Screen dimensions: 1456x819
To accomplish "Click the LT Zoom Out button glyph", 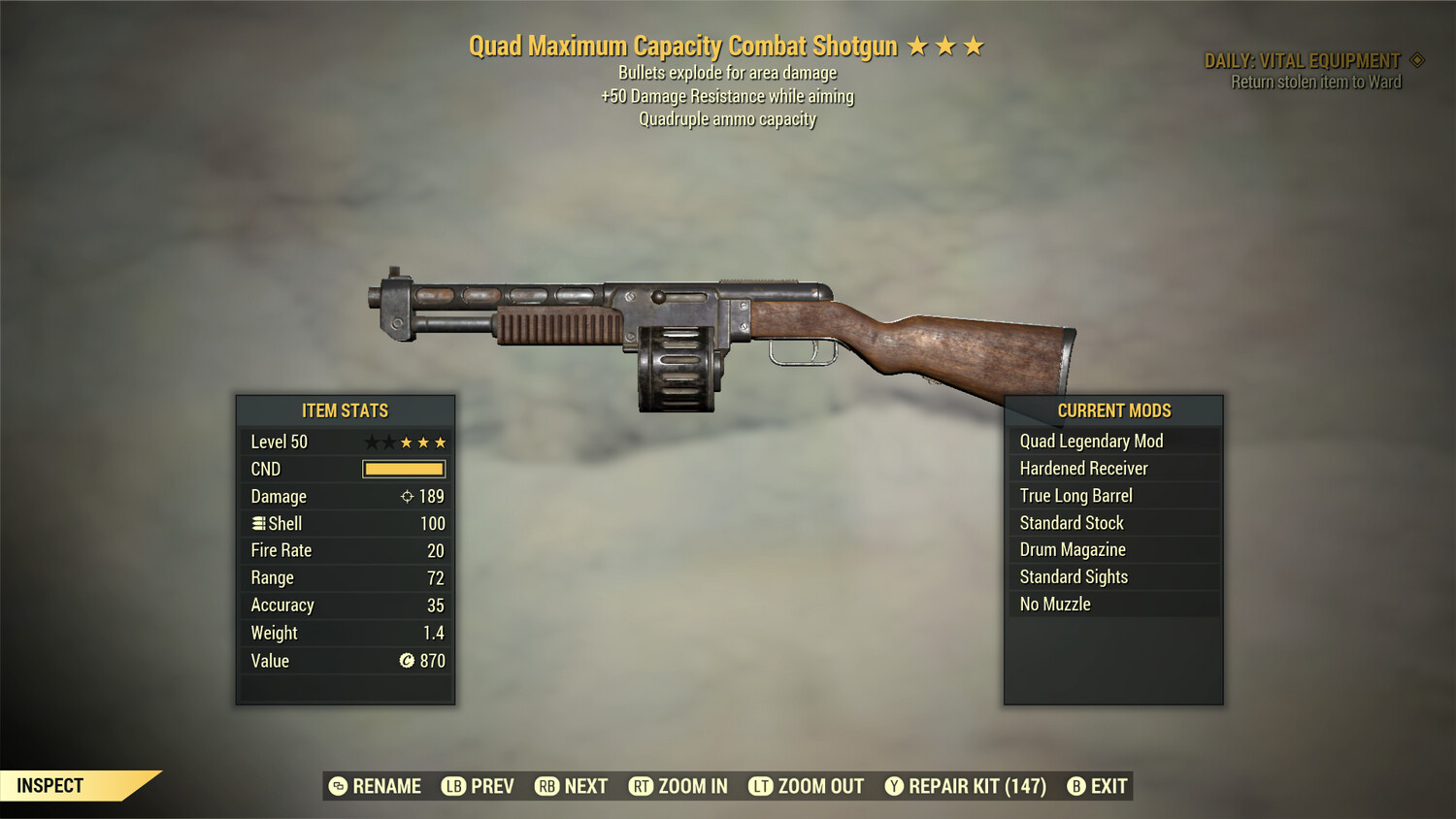I will pyautogui.click(x=760, y=786).
